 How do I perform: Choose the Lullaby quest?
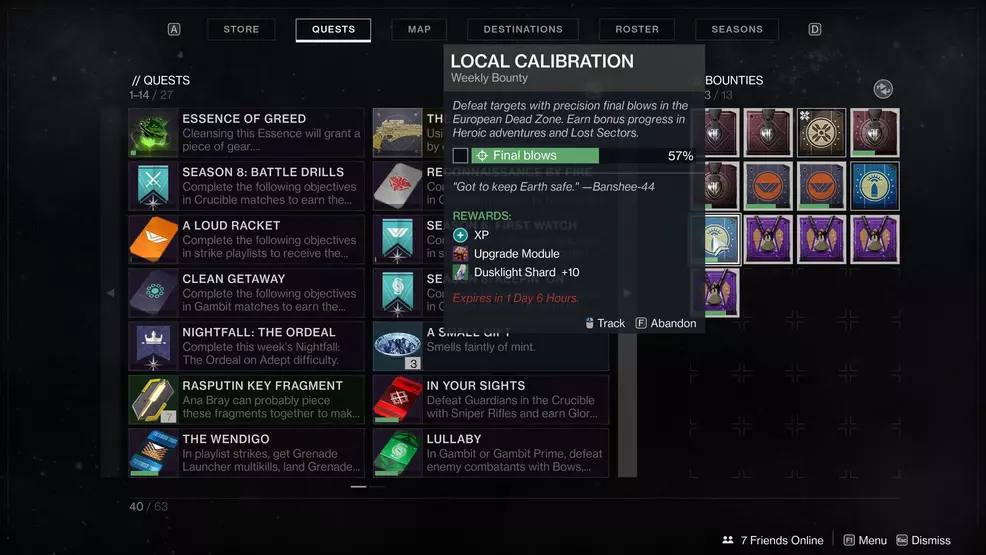(x=490, y=453)
